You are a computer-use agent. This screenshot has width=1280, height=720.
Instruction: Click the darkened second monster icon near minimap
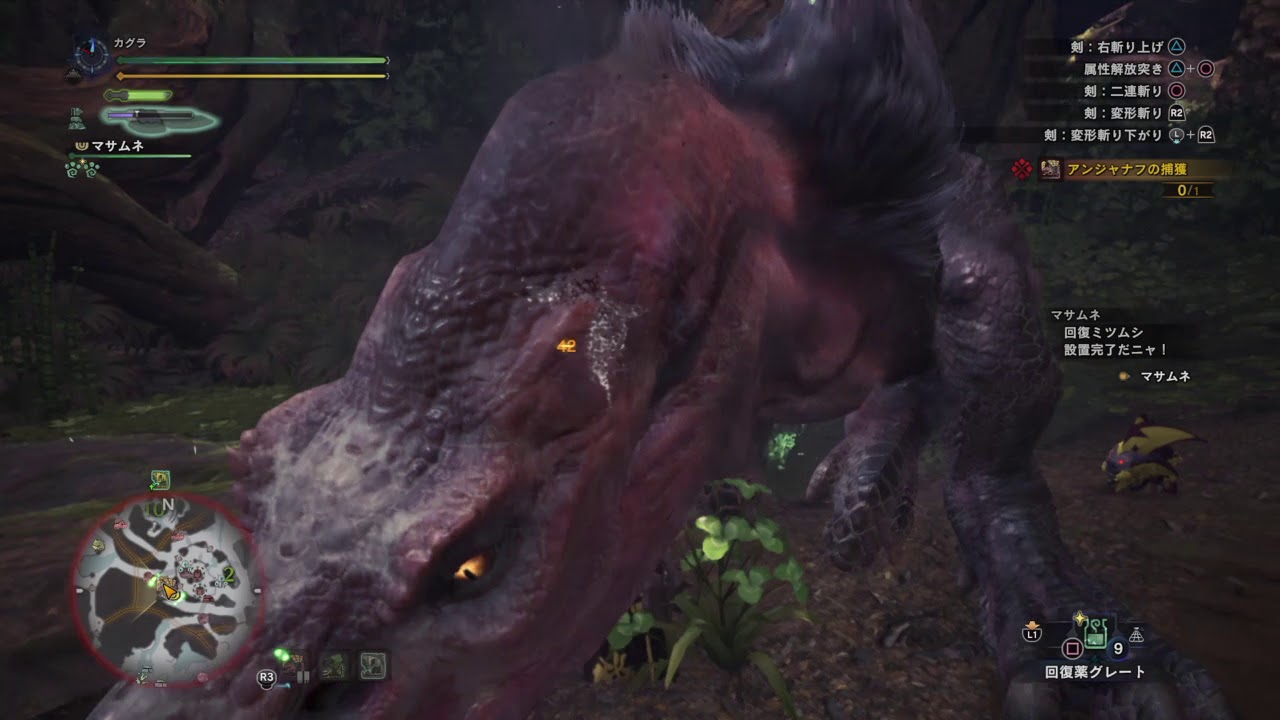coord(332,667)
